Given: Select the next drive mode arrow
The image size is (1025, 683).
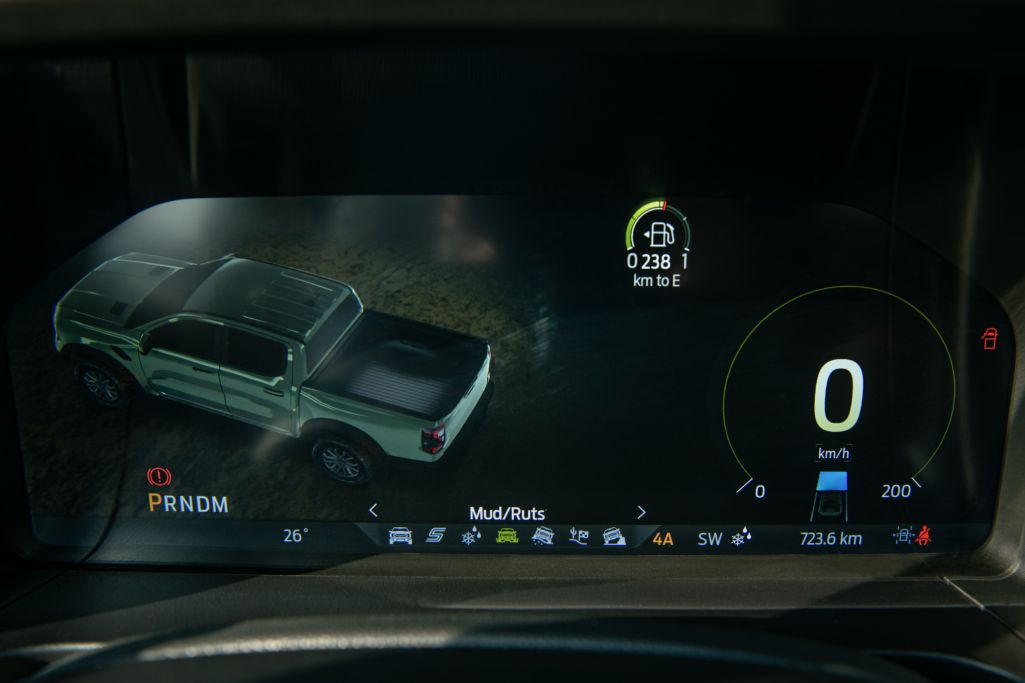Looking at the screenshot, I should pyautogui.click(x=641, y=511).
